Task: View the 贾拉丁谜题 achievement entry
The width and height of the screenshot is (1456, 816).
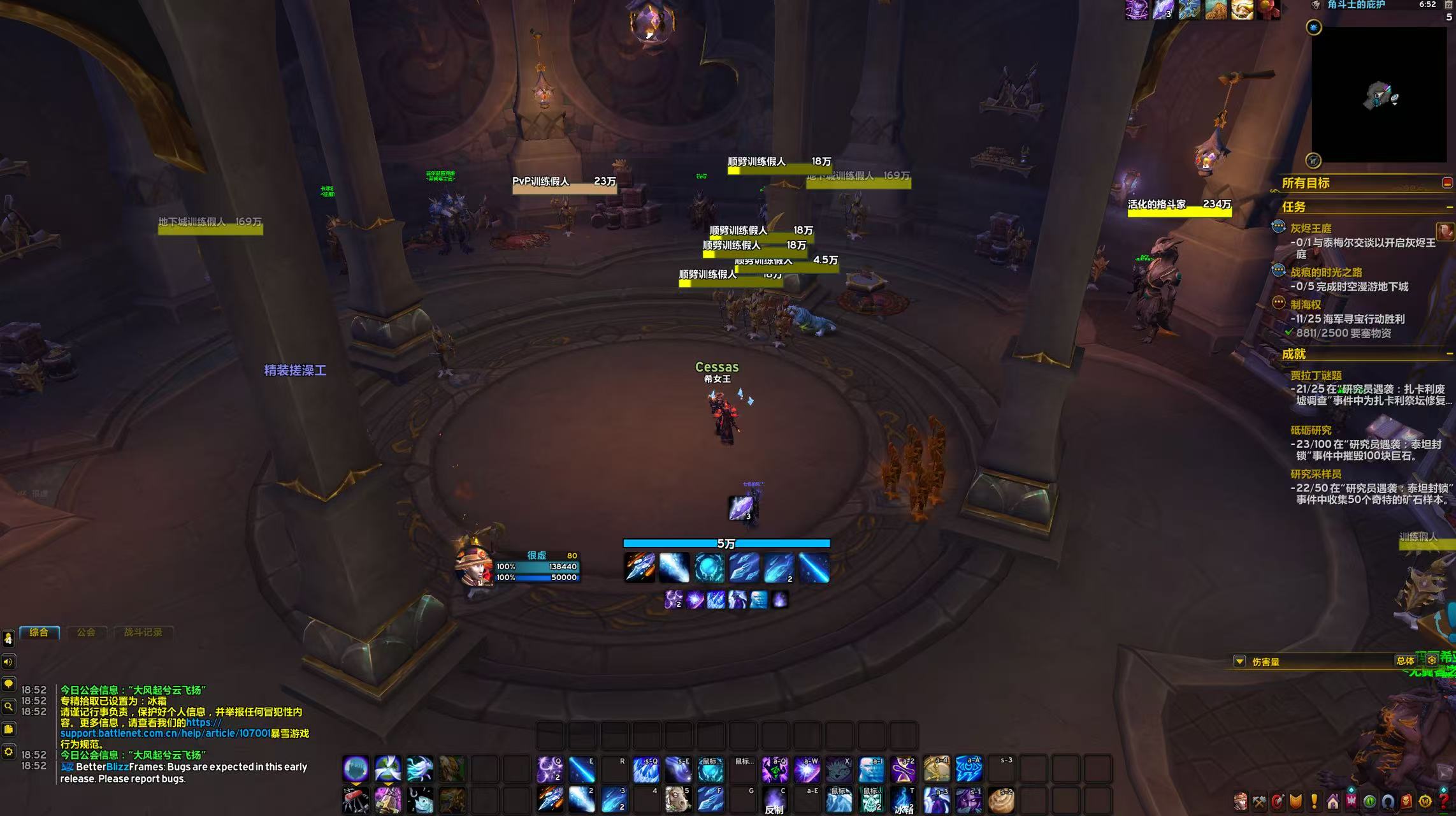Action: pyautogui.click(x=1316, y=375)
